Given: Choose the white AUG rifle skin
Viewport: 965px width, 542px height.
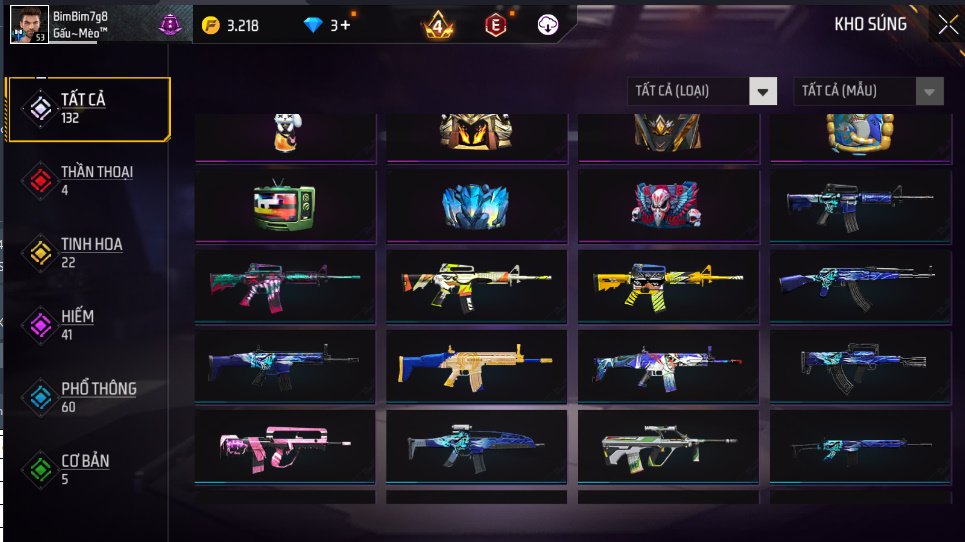Looking at the screenshot, I should [x=668, y=446].
